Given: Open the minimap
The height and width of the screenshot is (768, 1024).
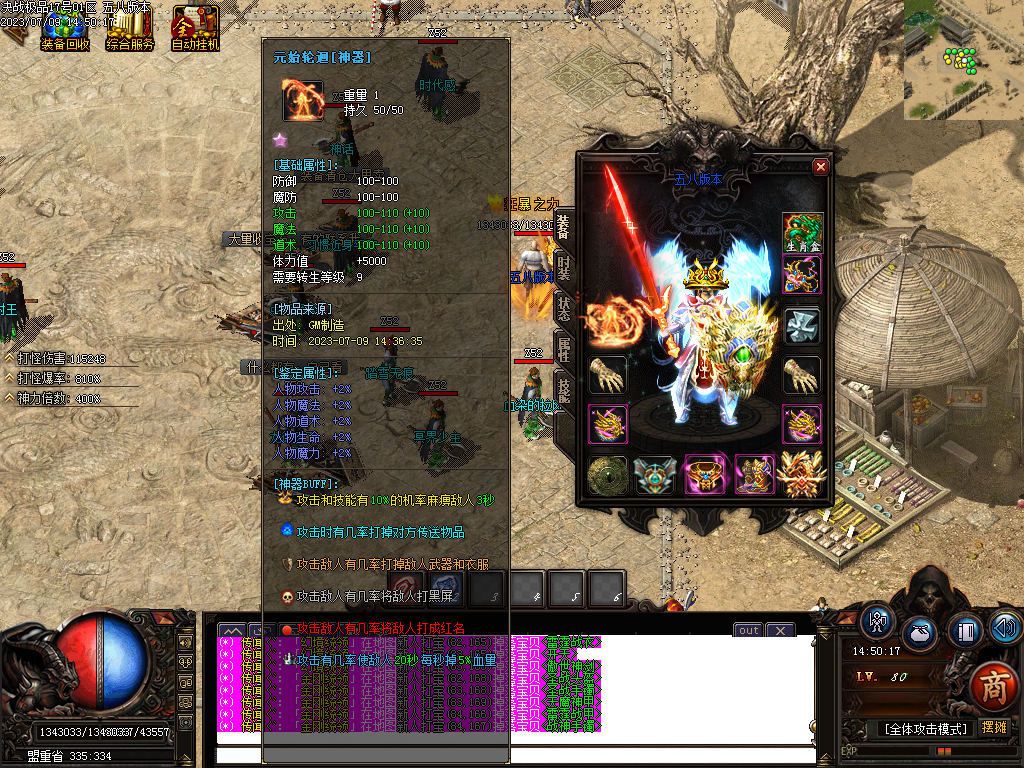Looking at the screenshot, I should coord(964,59).
